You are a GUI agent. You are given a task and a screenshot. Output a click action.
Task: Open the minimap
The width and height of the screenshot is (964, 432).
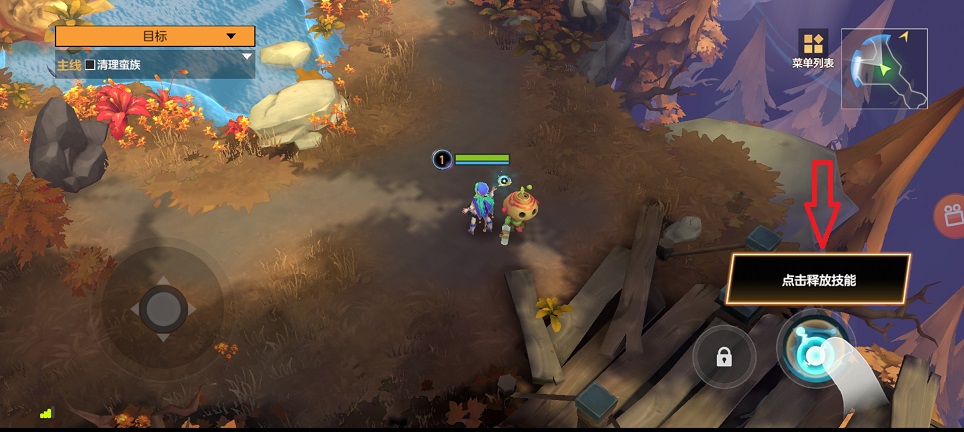[884, 67]
